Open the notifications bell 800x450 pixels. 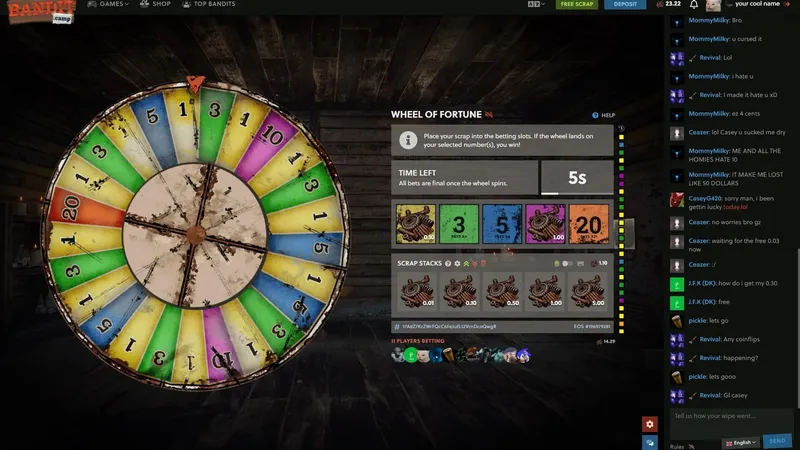tap(694, 5)
